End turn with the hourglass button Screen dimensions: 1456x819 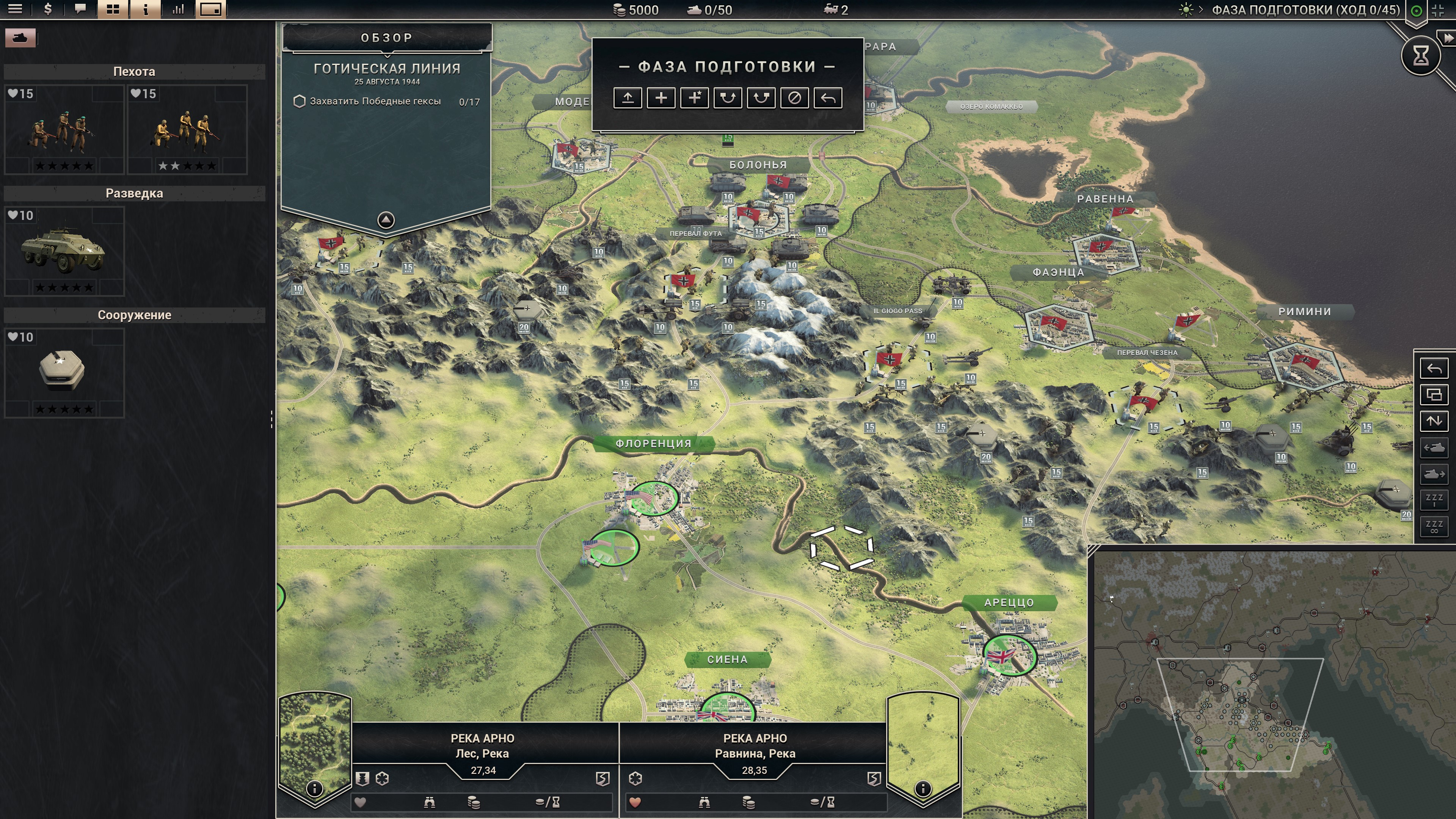coord(1420,55)
